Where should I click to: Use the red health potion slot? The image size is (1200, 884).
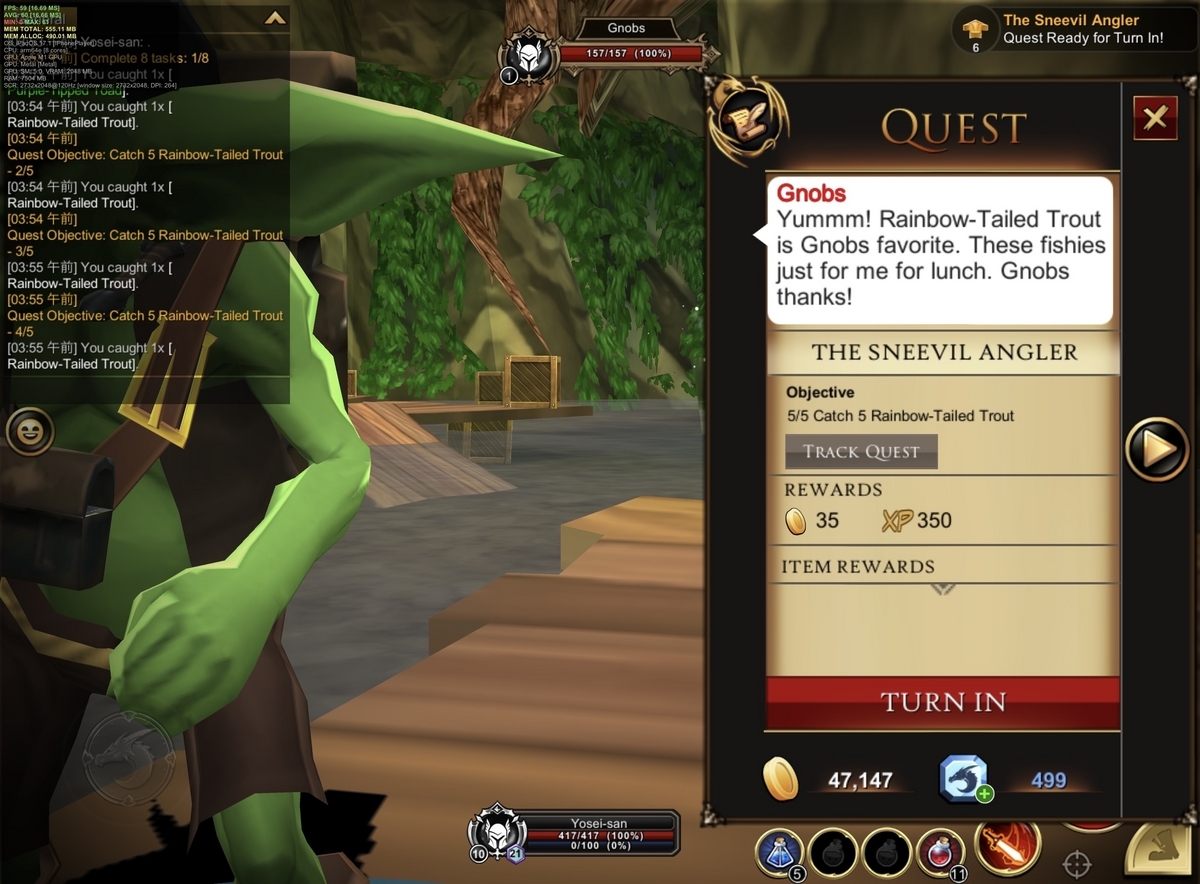tap(940, 854)
